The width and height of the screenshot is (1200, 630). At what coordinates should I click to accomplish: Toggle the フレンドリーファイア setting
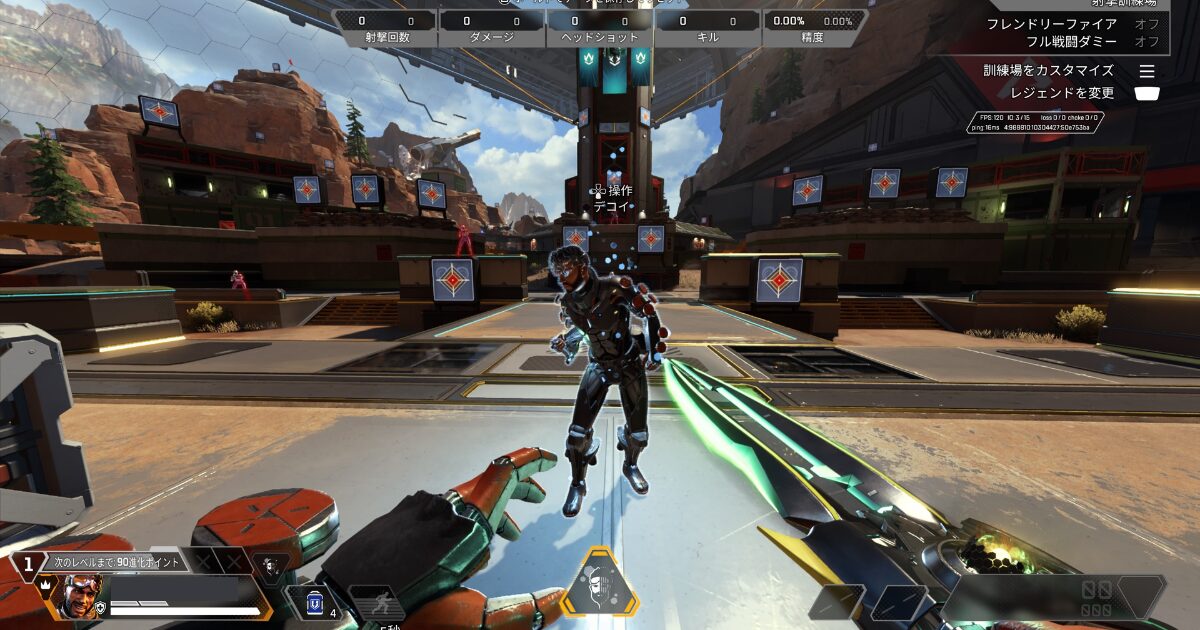click(1146, 23)
